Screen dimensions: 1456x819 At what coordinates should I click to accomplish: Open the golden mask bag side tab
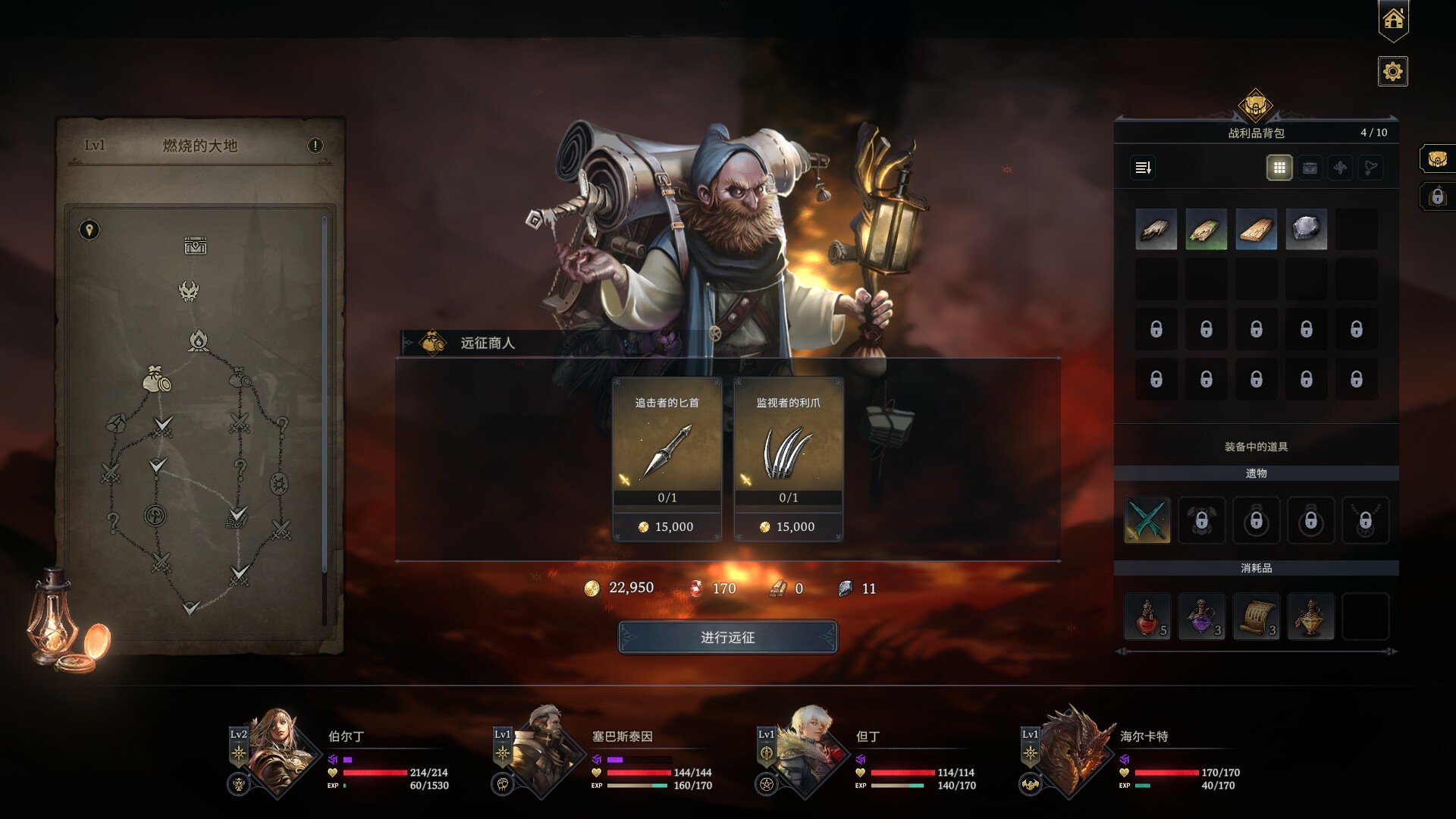tap(1436, 159)
